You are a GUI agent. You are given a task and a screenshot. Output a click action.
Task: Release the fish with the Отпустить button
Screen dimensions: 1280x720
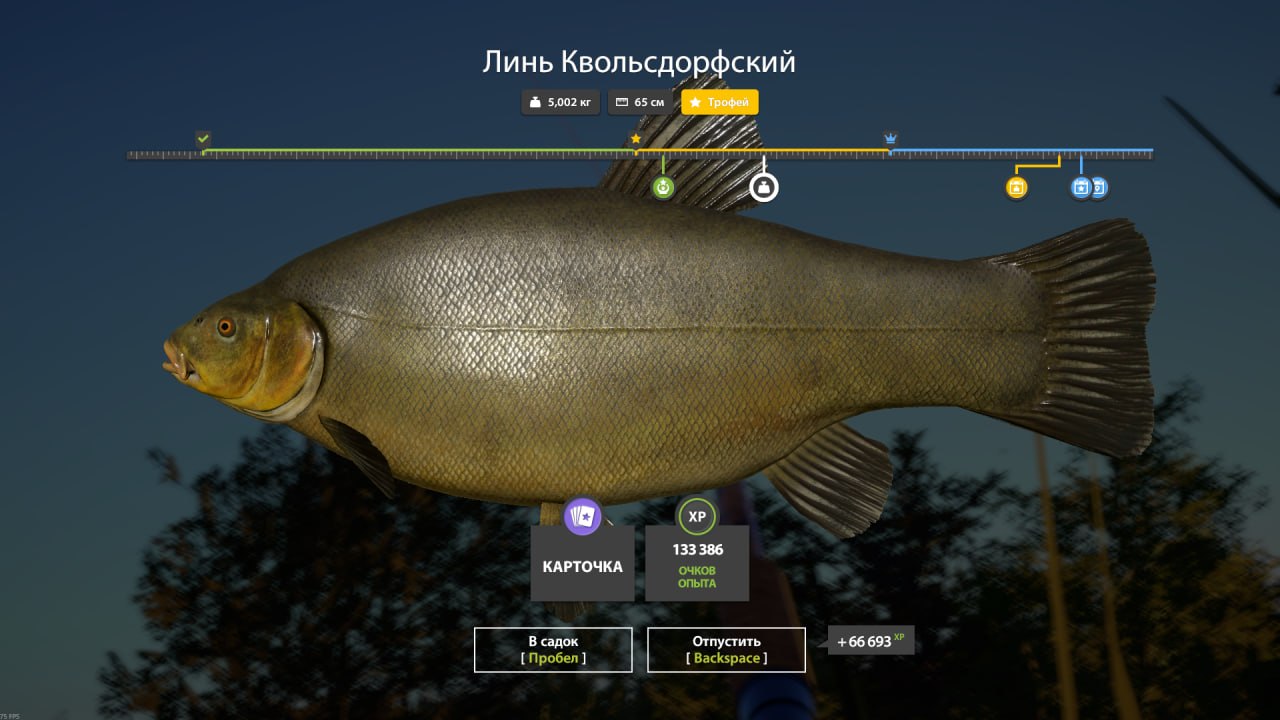(726, 649)
